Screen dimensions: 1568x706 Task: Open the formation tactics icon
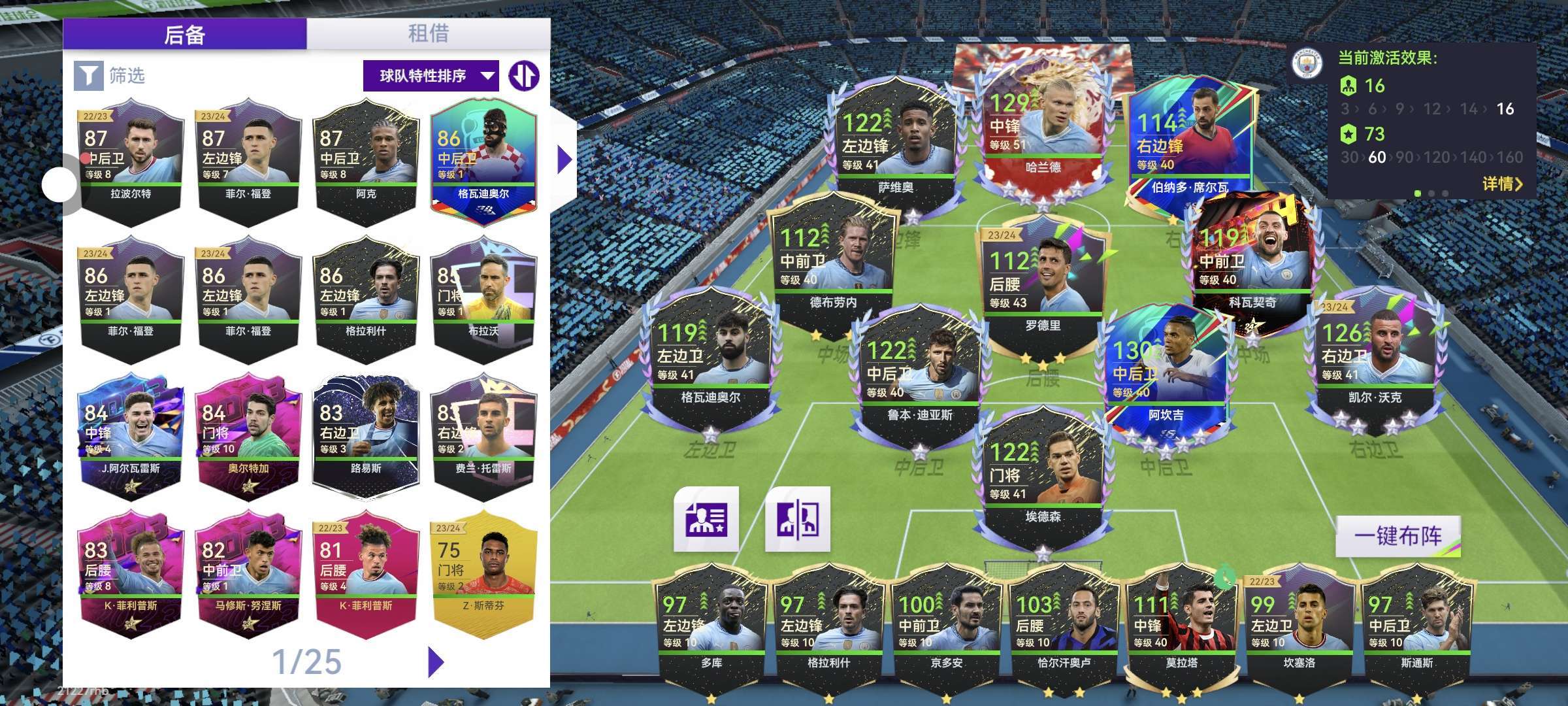[x=798, y=519]
